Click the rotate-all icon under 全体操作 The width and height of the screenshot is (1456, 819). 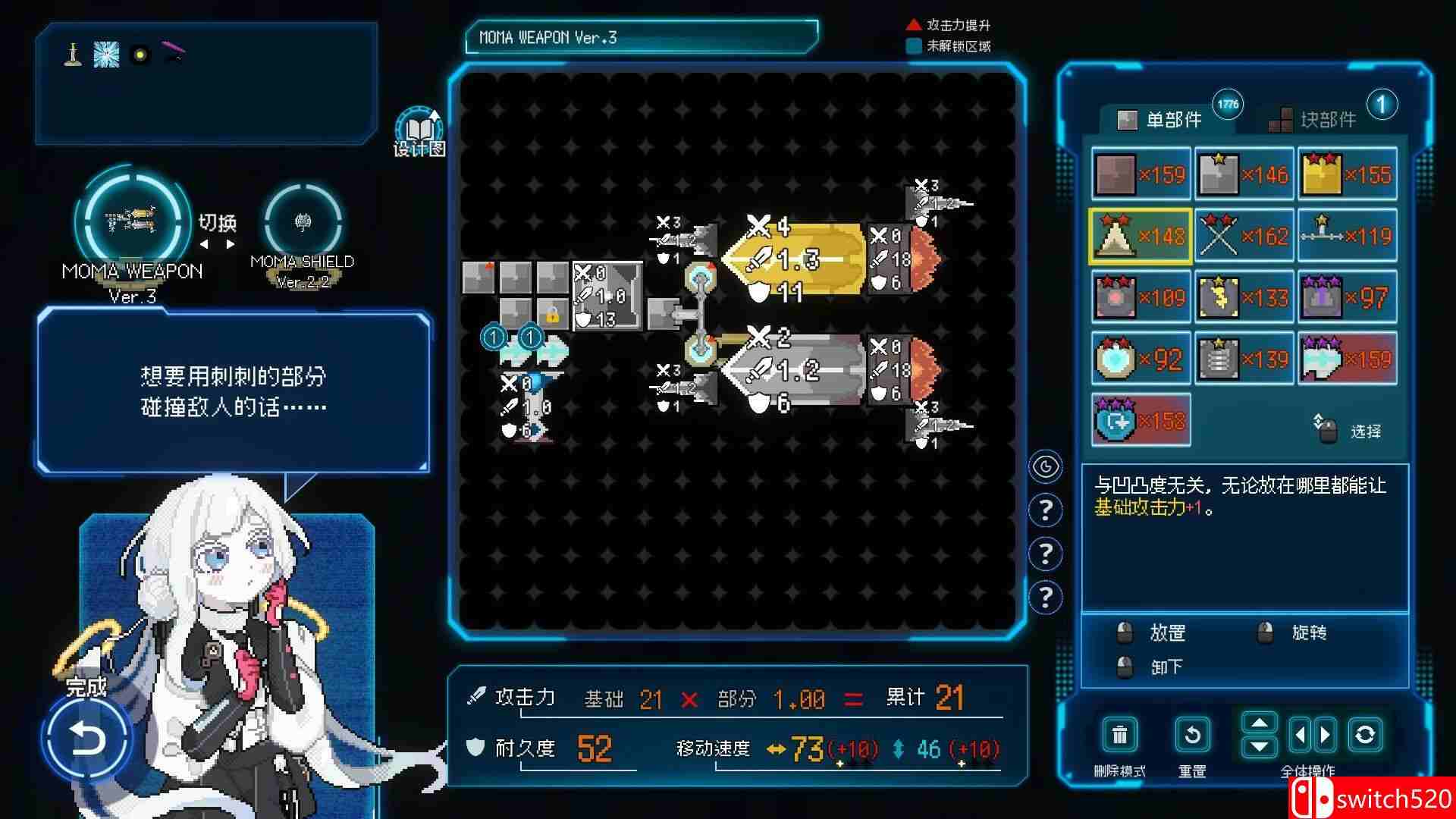click(1365, 734)
